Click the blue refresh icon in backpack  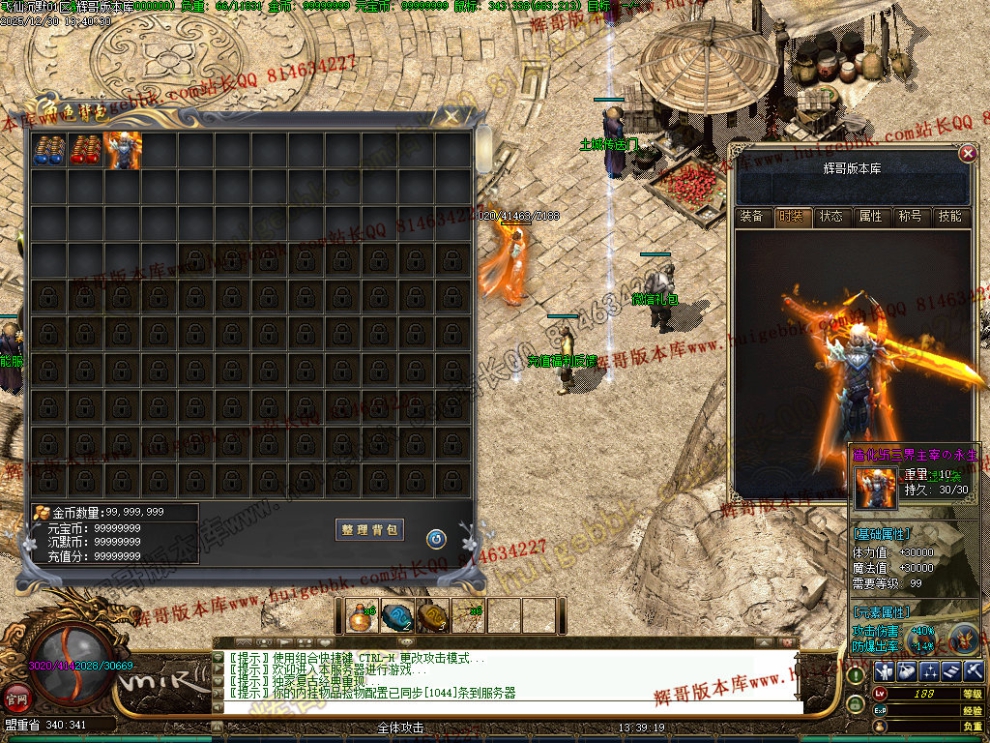(436, 539)
